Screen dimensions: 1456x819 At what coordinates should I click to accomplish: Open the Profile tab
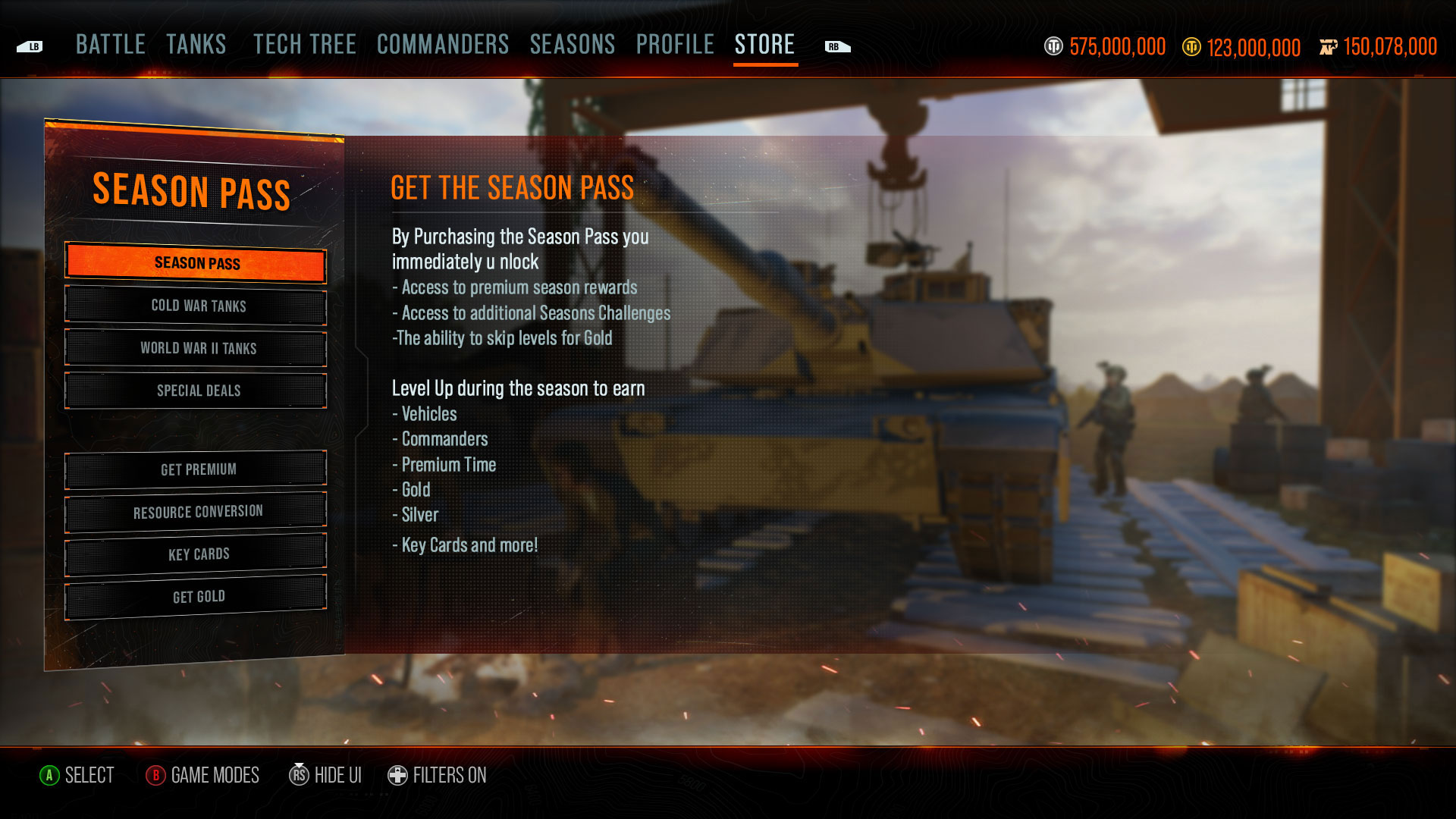pos(675,45)
